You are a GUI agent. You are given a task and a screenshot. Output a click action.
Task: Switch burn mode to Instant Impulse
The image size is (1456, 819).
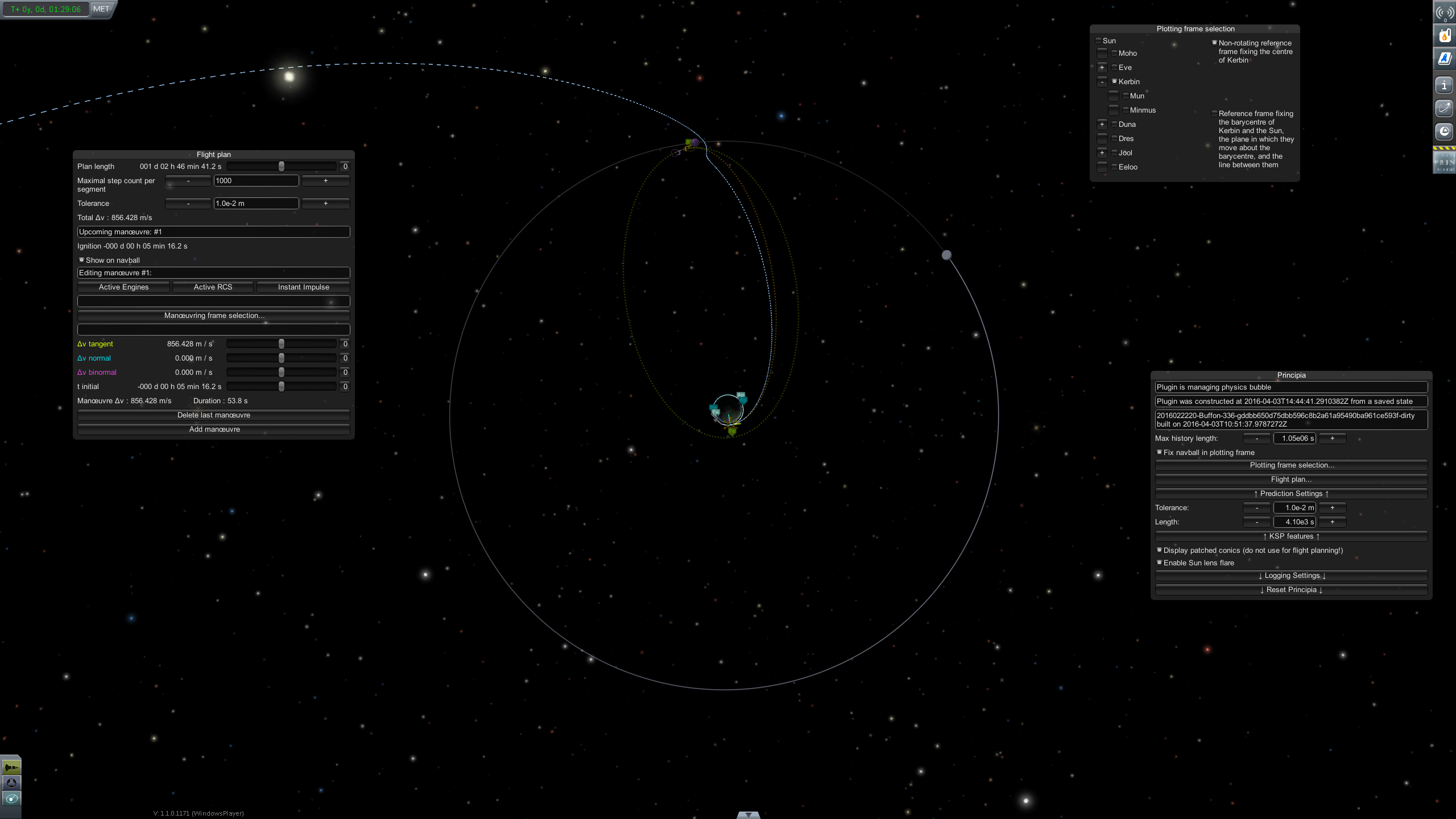point(303,287)
